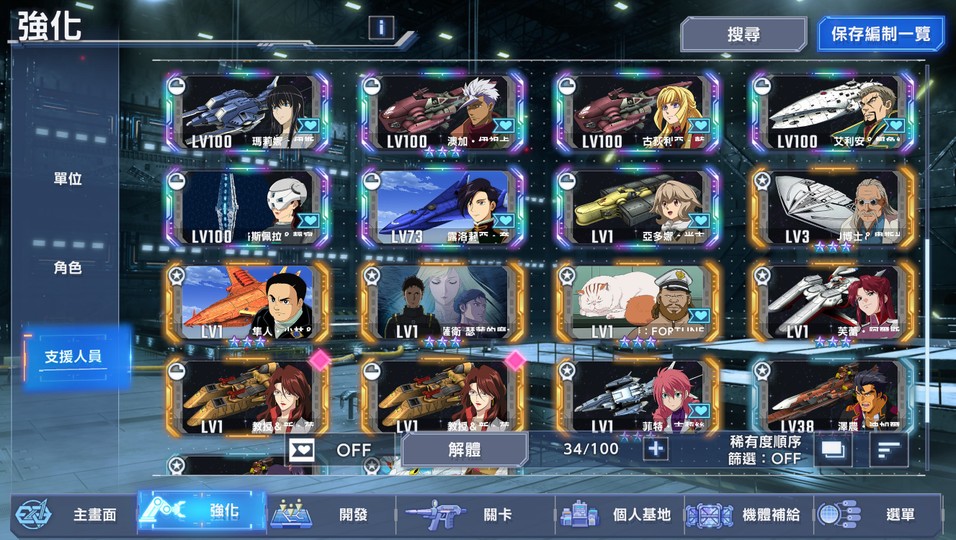The image size is (956, 540).
Task: Switch to the 角色 characters tab
Action: pos(68,268)
